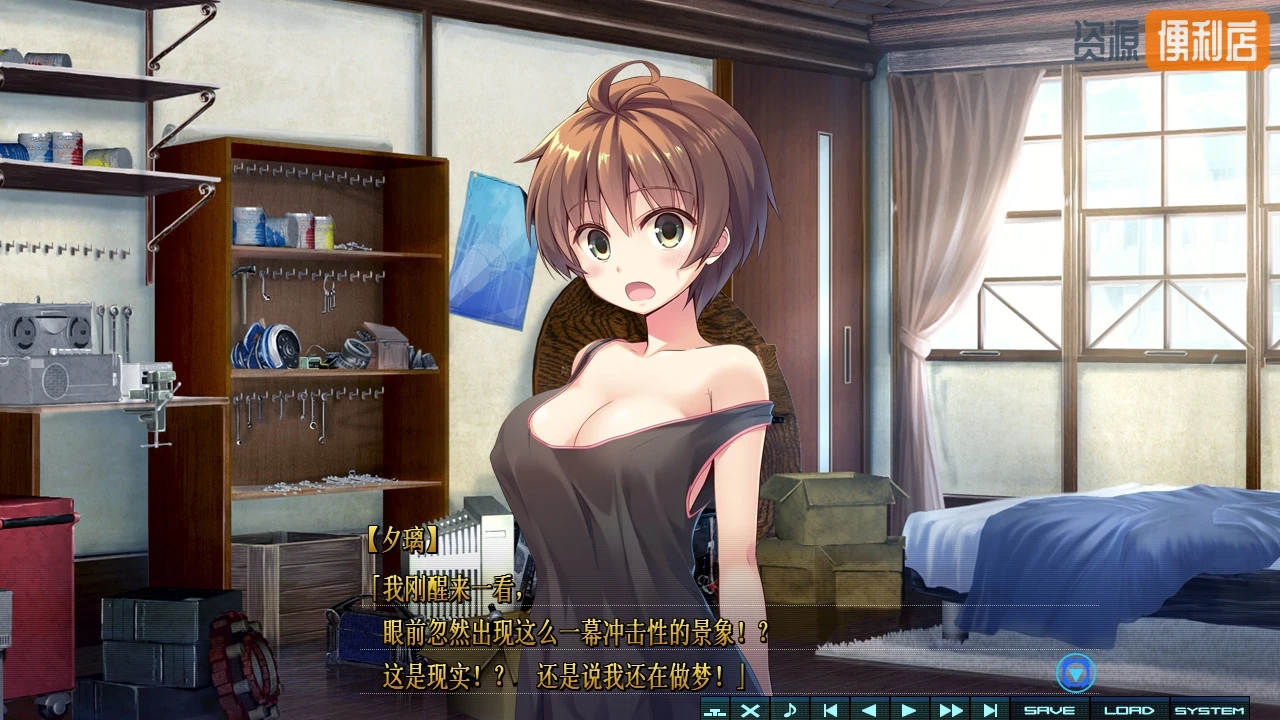Activate fast-forward skip with double arrows
This screenshot has width=1280, height=720.
point(949,710)
